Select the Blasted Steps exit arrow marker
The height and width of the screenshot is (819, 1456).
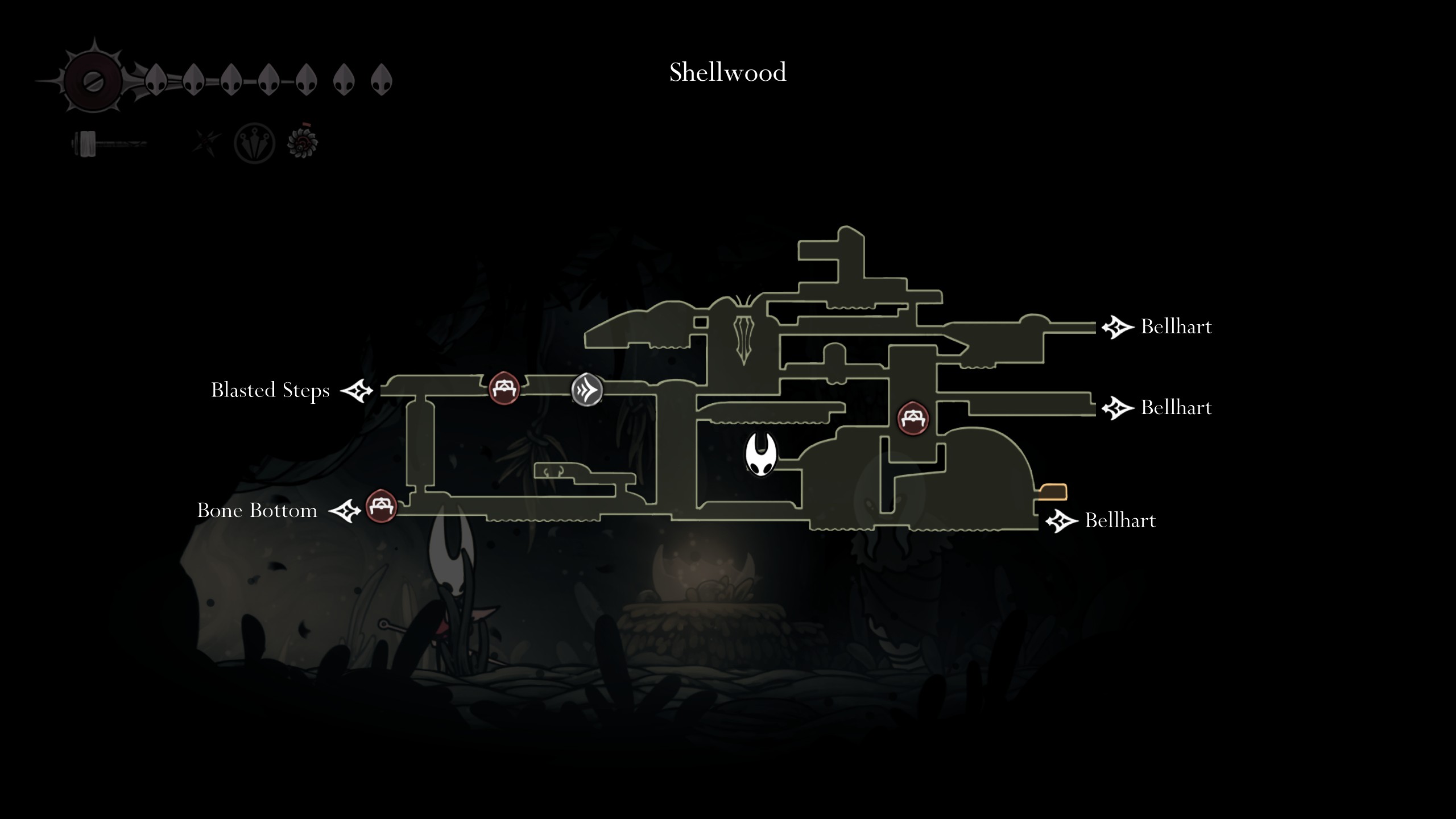[355, 391]
